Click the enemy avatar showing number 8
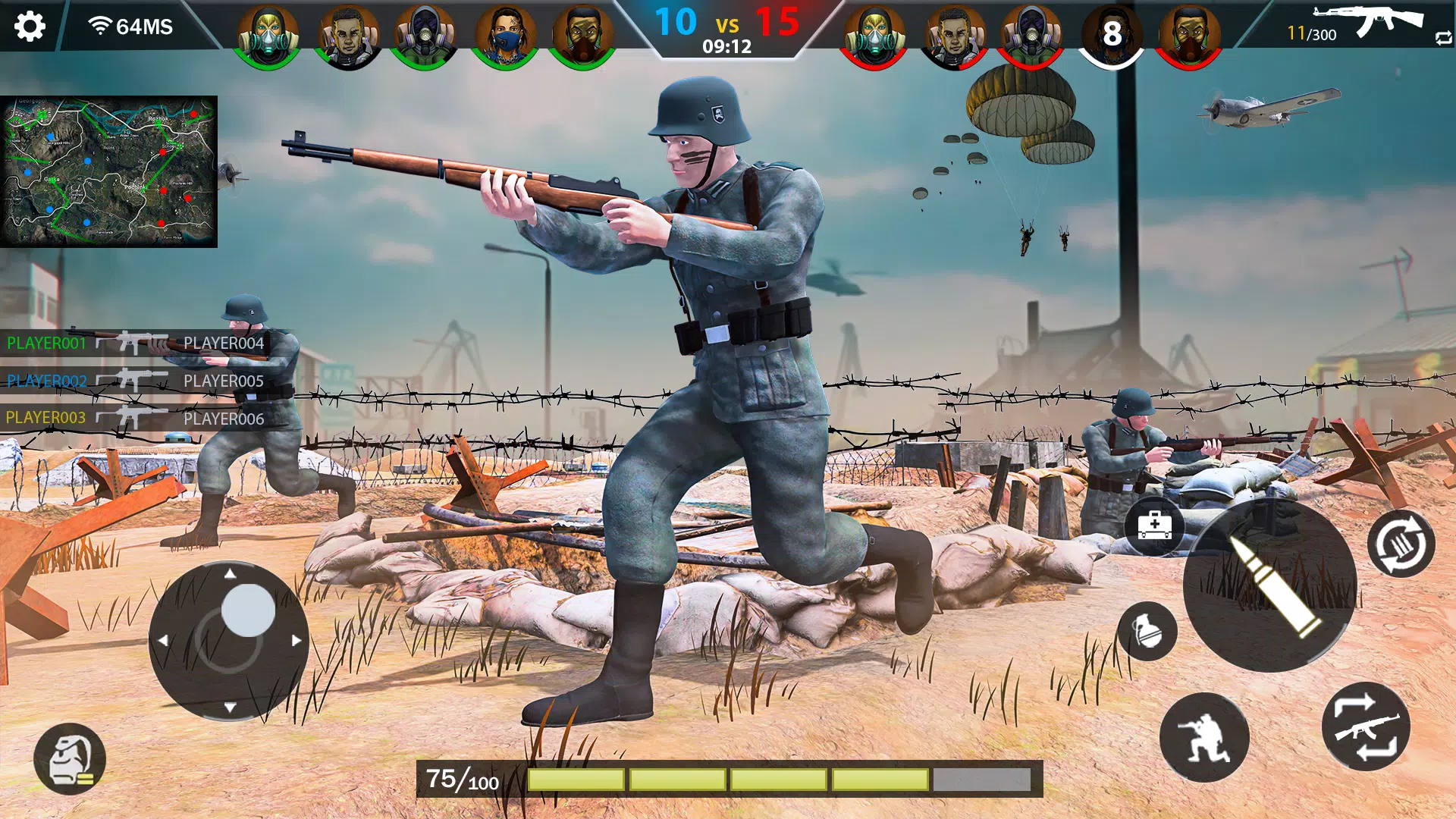1456x819 pixels. (1111, 34)
